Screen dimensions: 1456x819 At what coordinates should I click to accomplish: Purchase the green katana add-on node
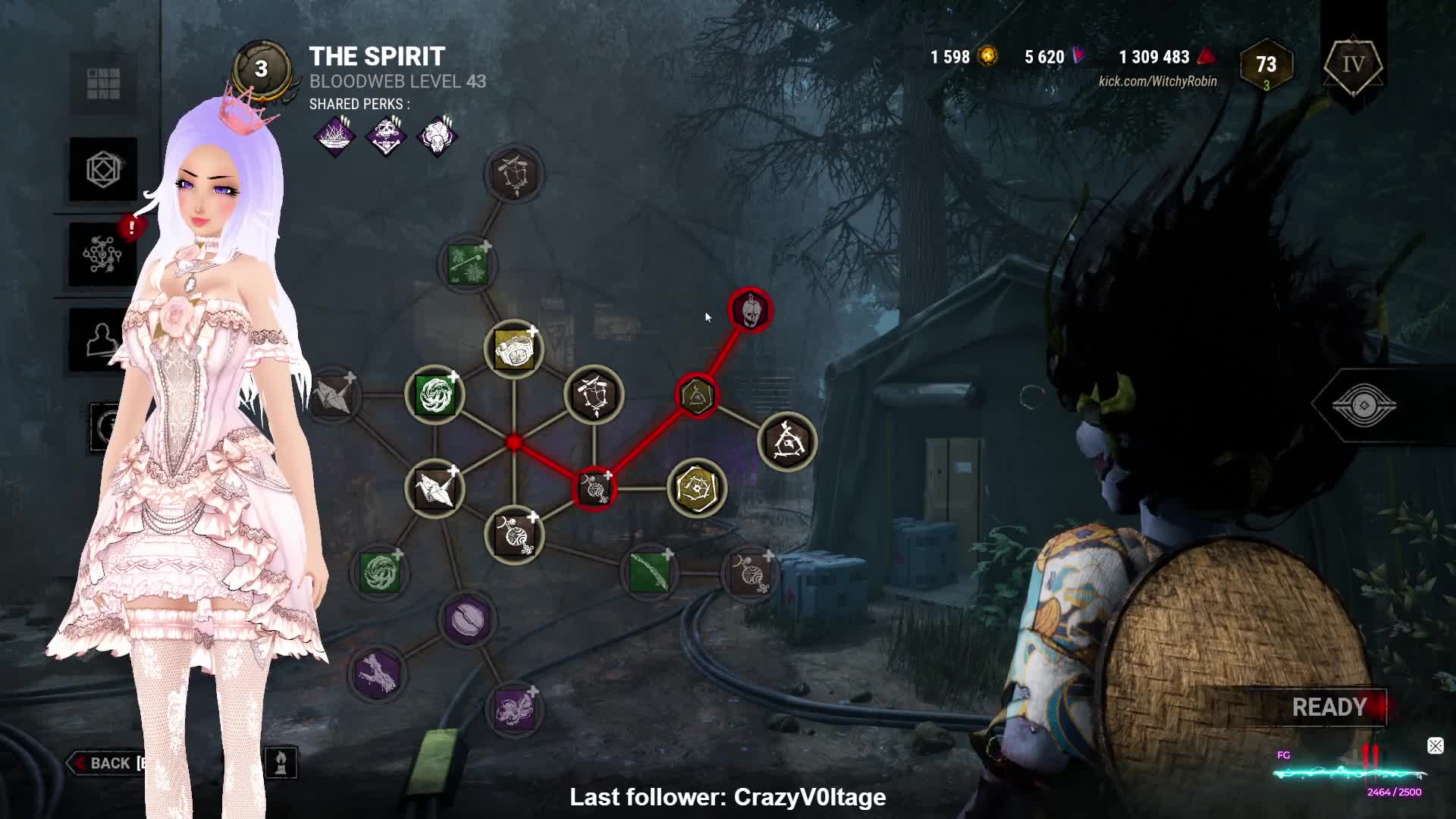650,573
